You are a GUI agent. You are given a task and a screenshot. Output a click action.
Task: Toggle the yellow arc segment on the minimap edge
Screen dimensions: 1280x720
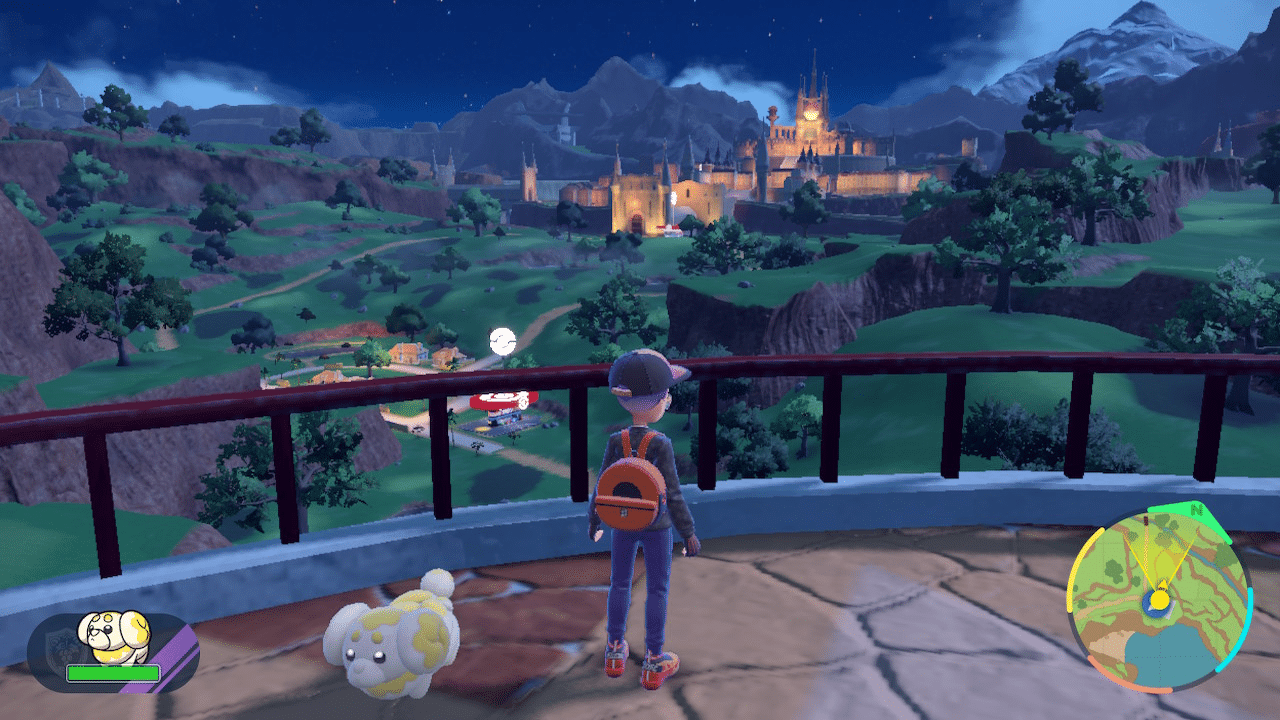click(1071, 573)
